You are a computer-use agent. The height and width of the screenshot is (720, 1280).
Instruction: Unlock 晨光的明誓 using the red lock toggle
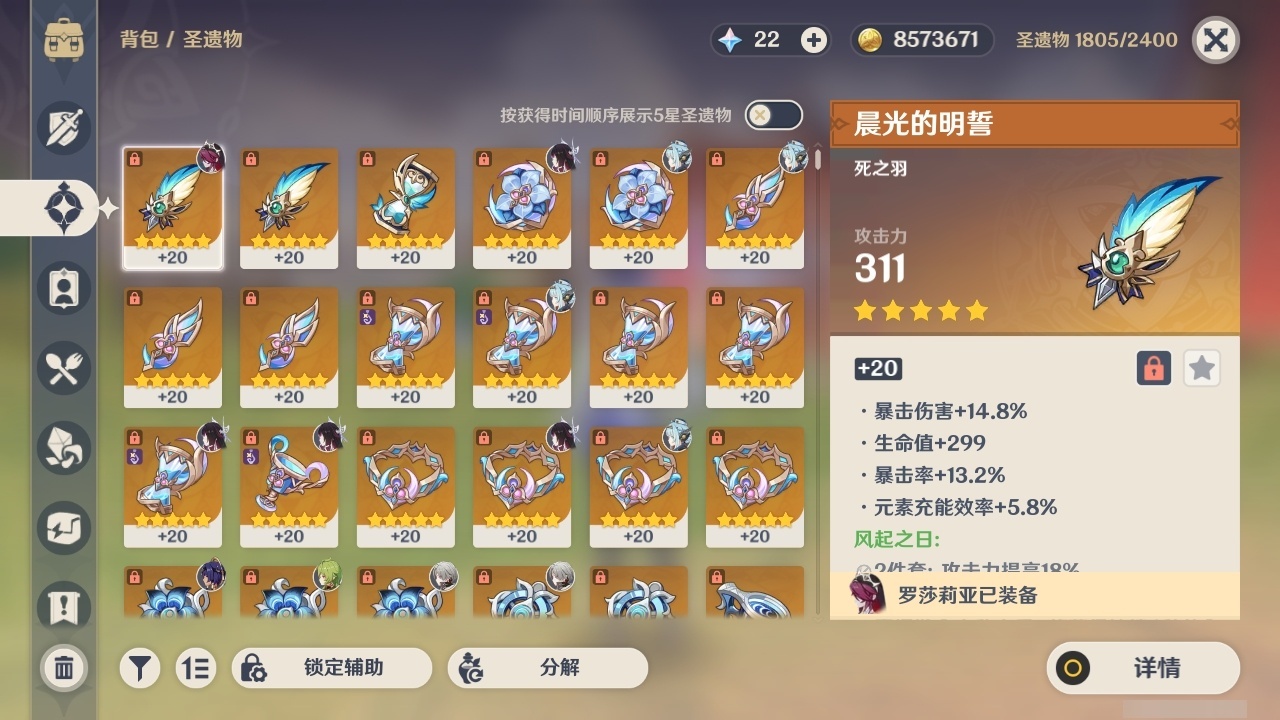(x=1152, y=368)
